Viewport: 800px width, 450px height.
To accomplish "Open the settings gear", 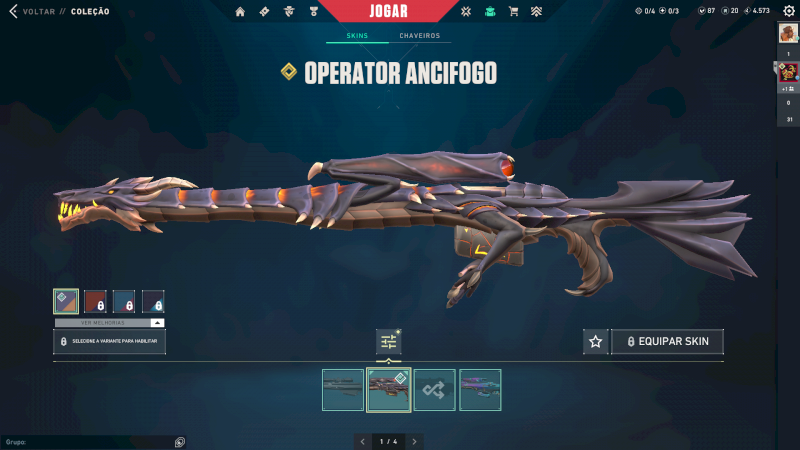I will click(789, 11).
